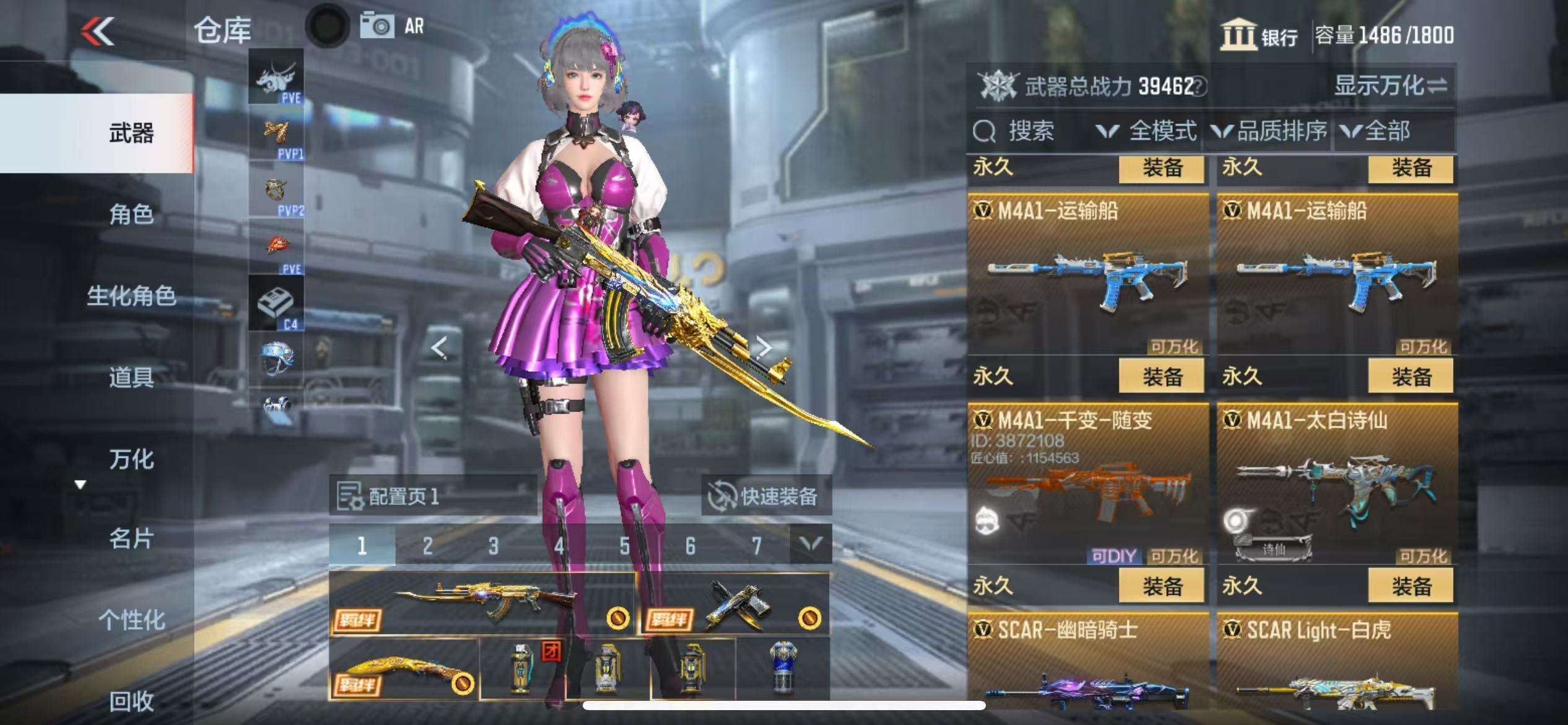Screen dimensions: 1568x725
Task: Select the 道具 tab
Action: click(131, 377)
